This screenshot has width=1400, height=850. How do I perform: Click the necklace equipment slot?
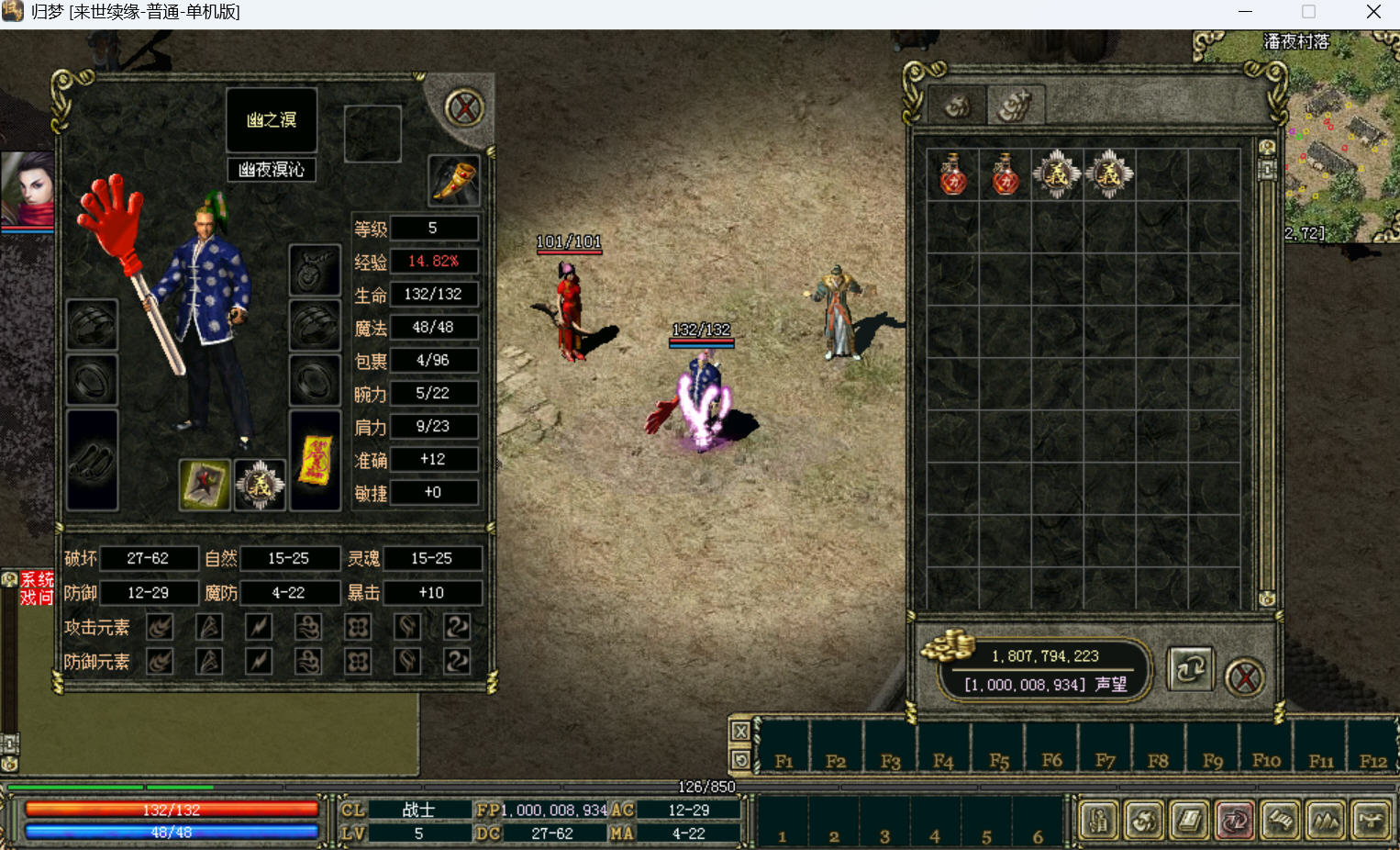click(x=315, y=270)
